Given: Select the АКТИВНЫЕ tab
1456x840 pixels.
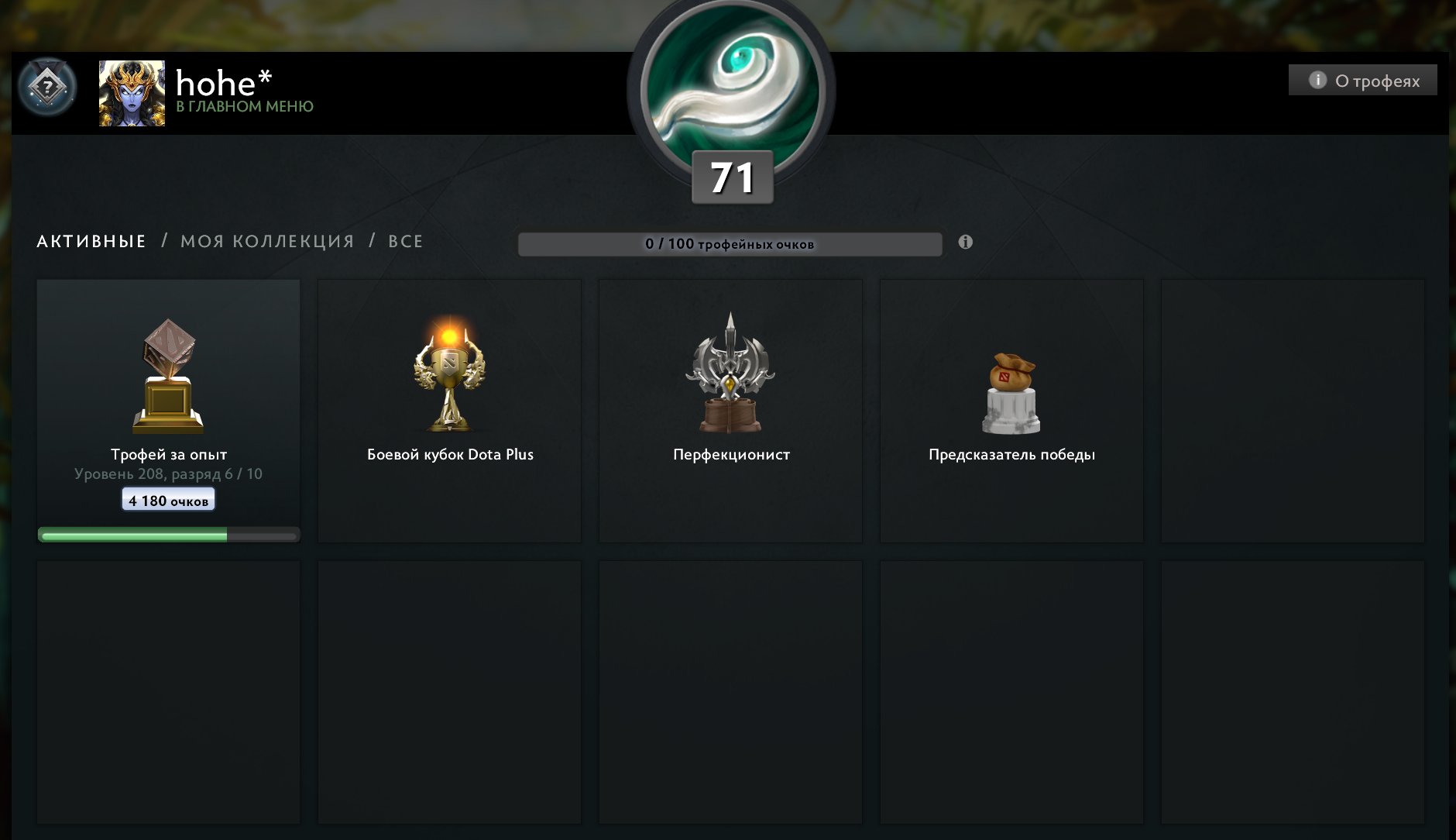Looking at the screenshot, I should (x=91, y=241).
